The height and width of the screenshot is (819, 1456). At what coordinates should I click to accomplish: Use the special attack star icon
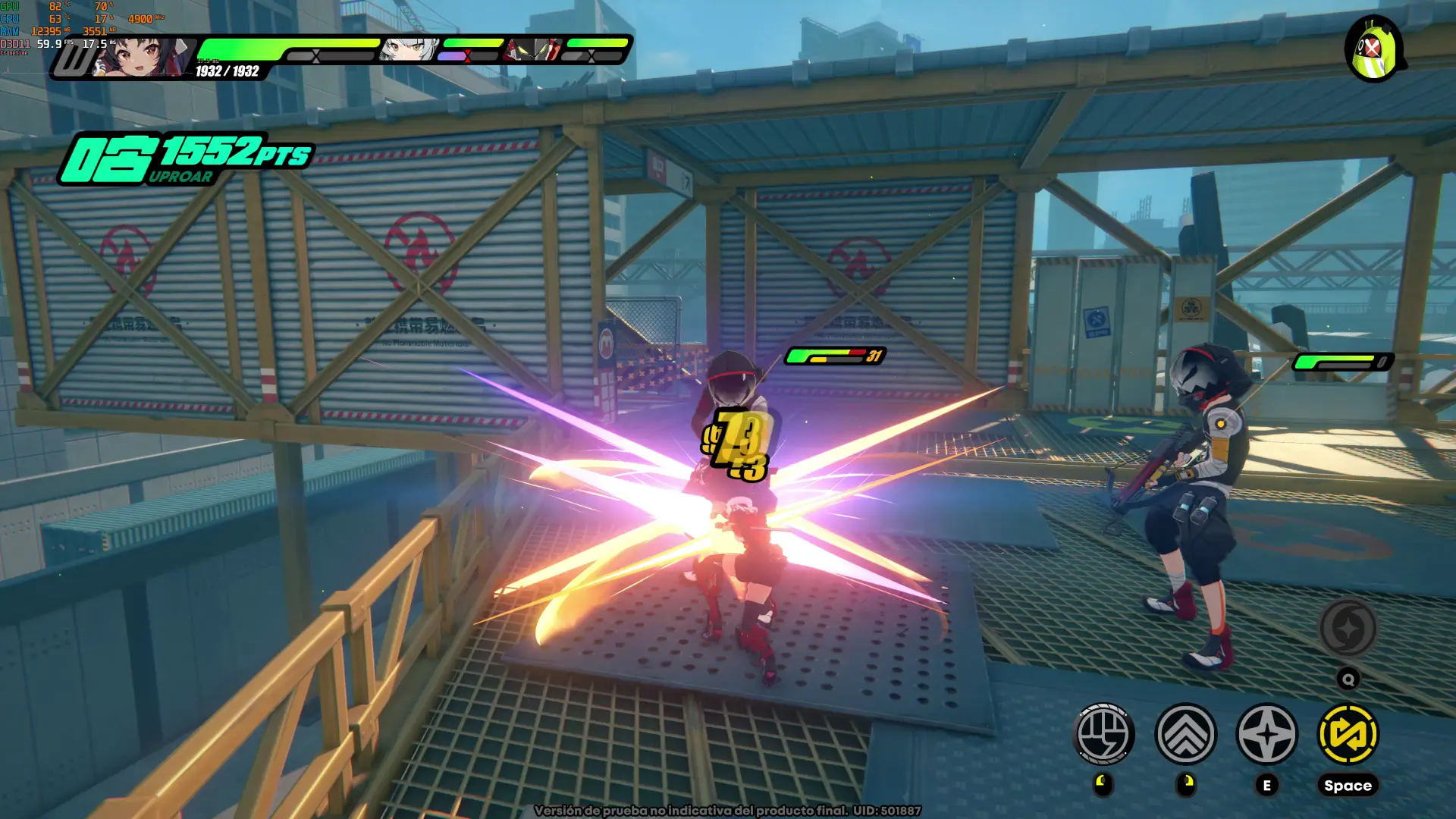pos(1266,734)
